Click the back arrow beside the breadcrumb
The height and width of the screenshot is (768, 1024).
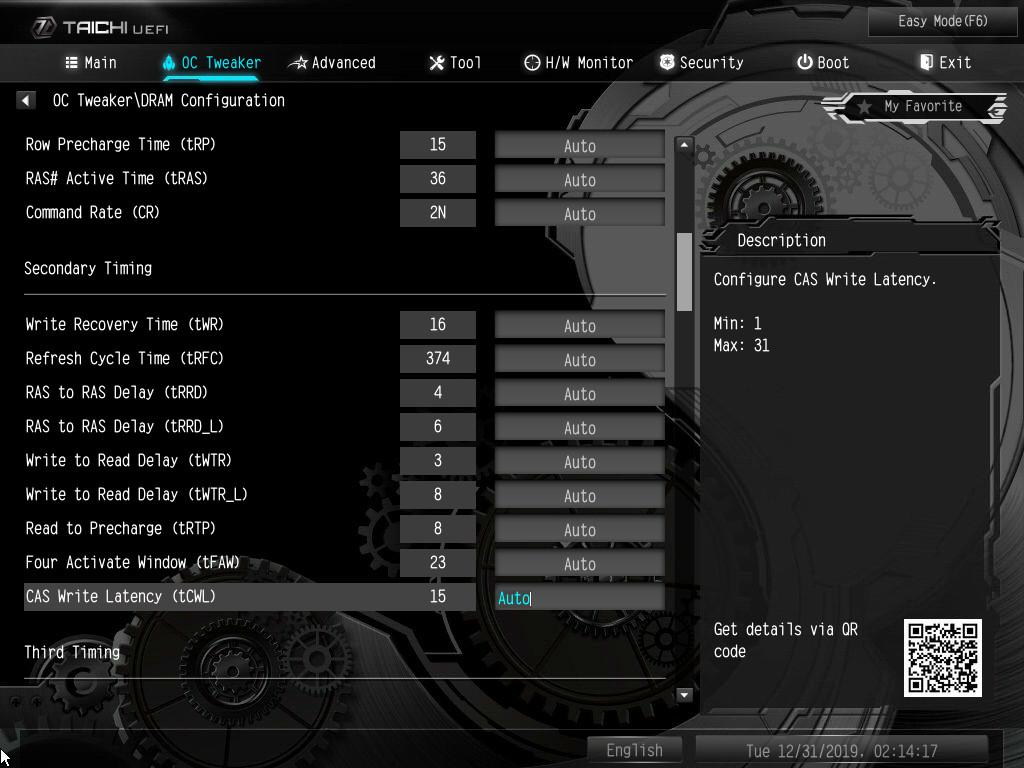pyautogui.click(x=27, y=101)
